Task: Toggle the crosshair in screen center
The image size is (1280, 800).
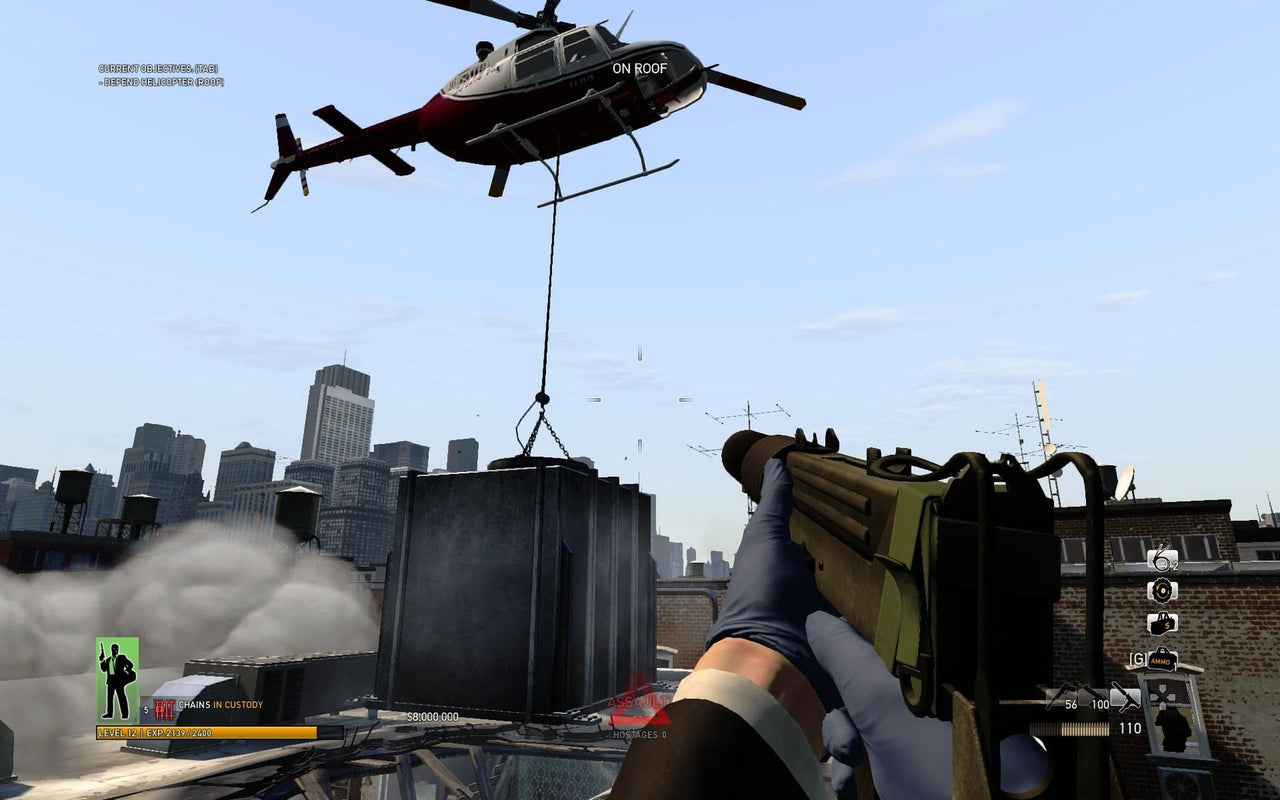Action: point(640,400)
